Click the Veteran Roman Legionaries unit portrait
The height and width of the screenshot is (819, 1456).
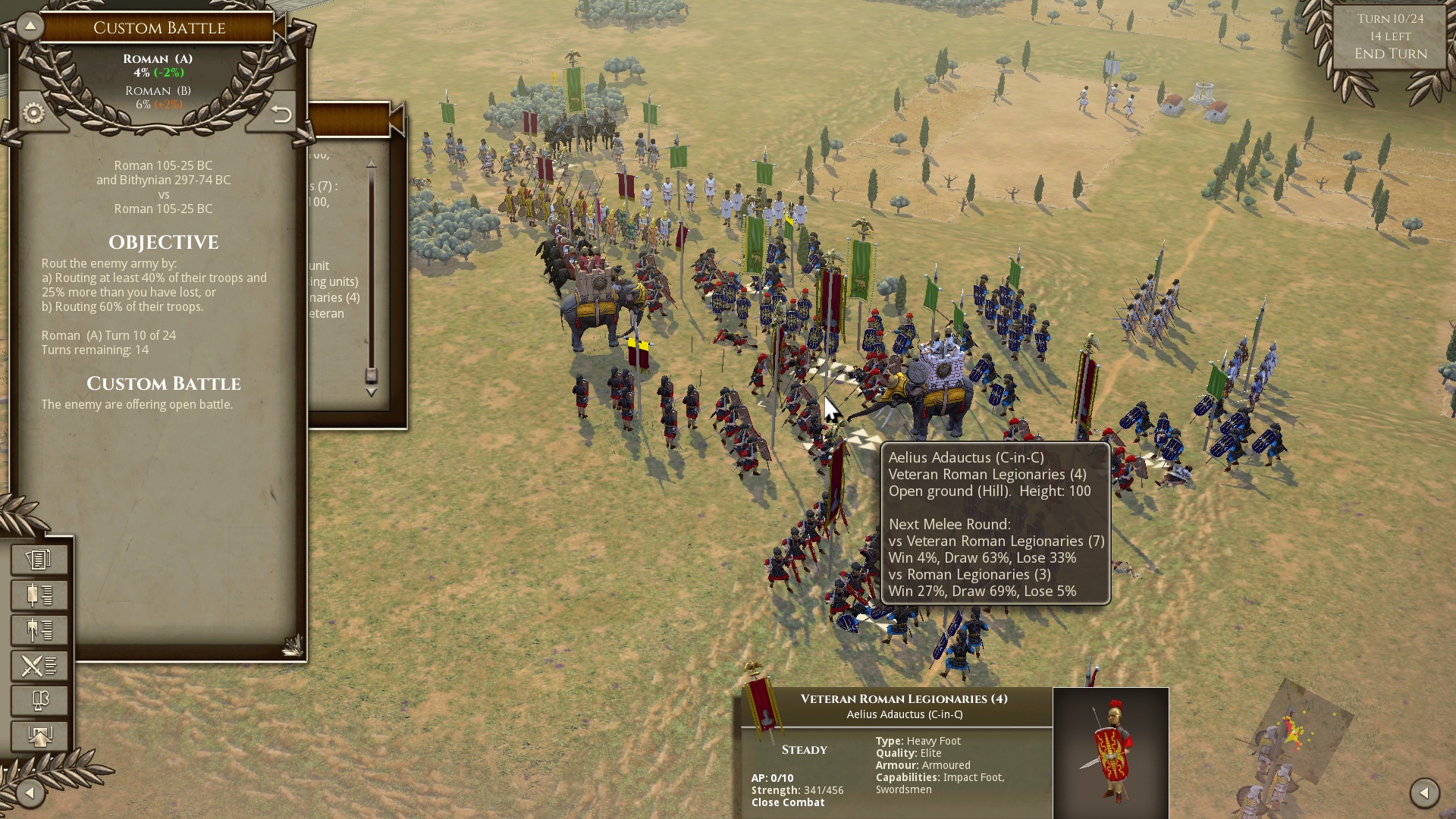click(x=1110, y=752)
